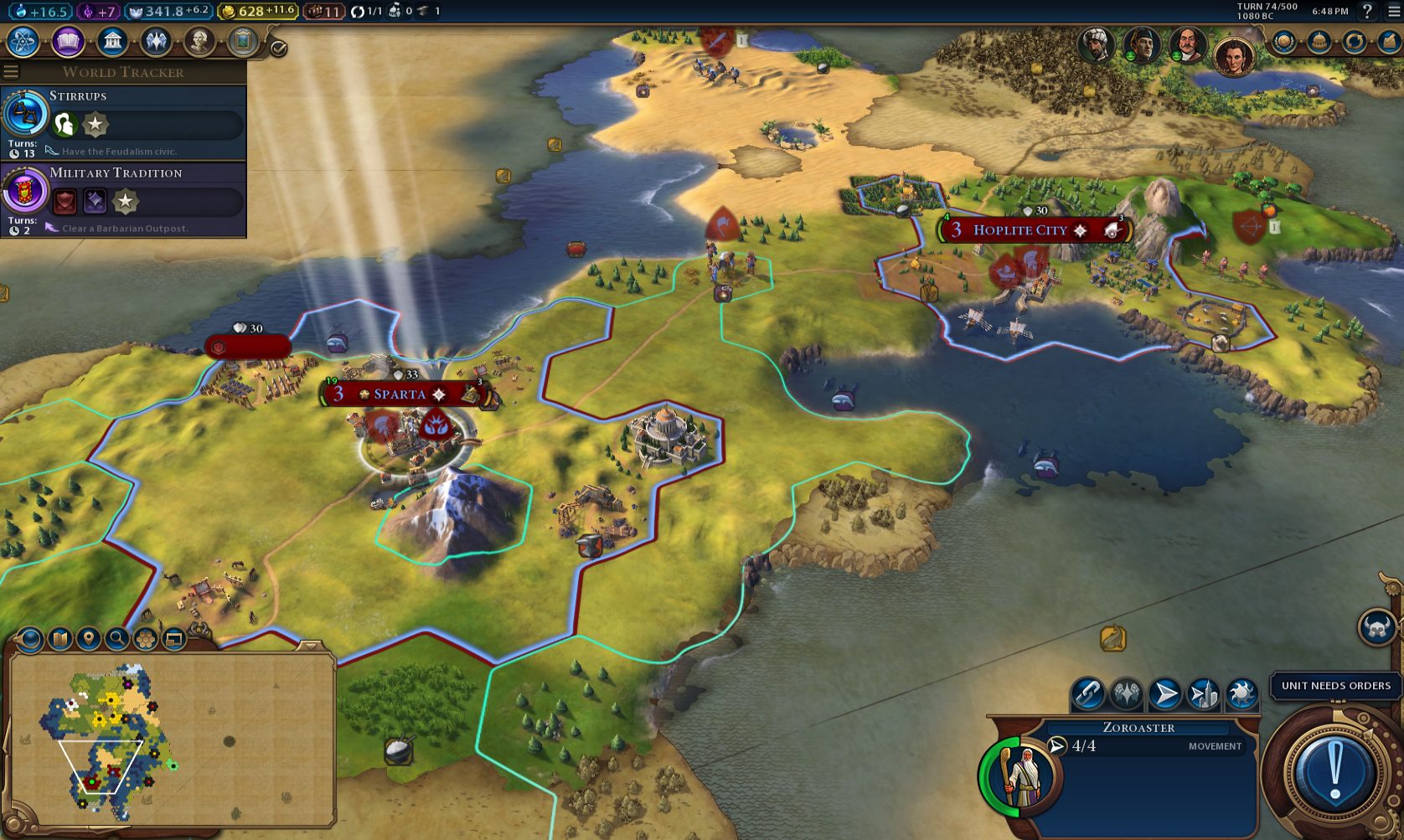Open the Religion panel
Viewport: 1404px width, 840px height.
pyautogui.click(x=157, y=40)
